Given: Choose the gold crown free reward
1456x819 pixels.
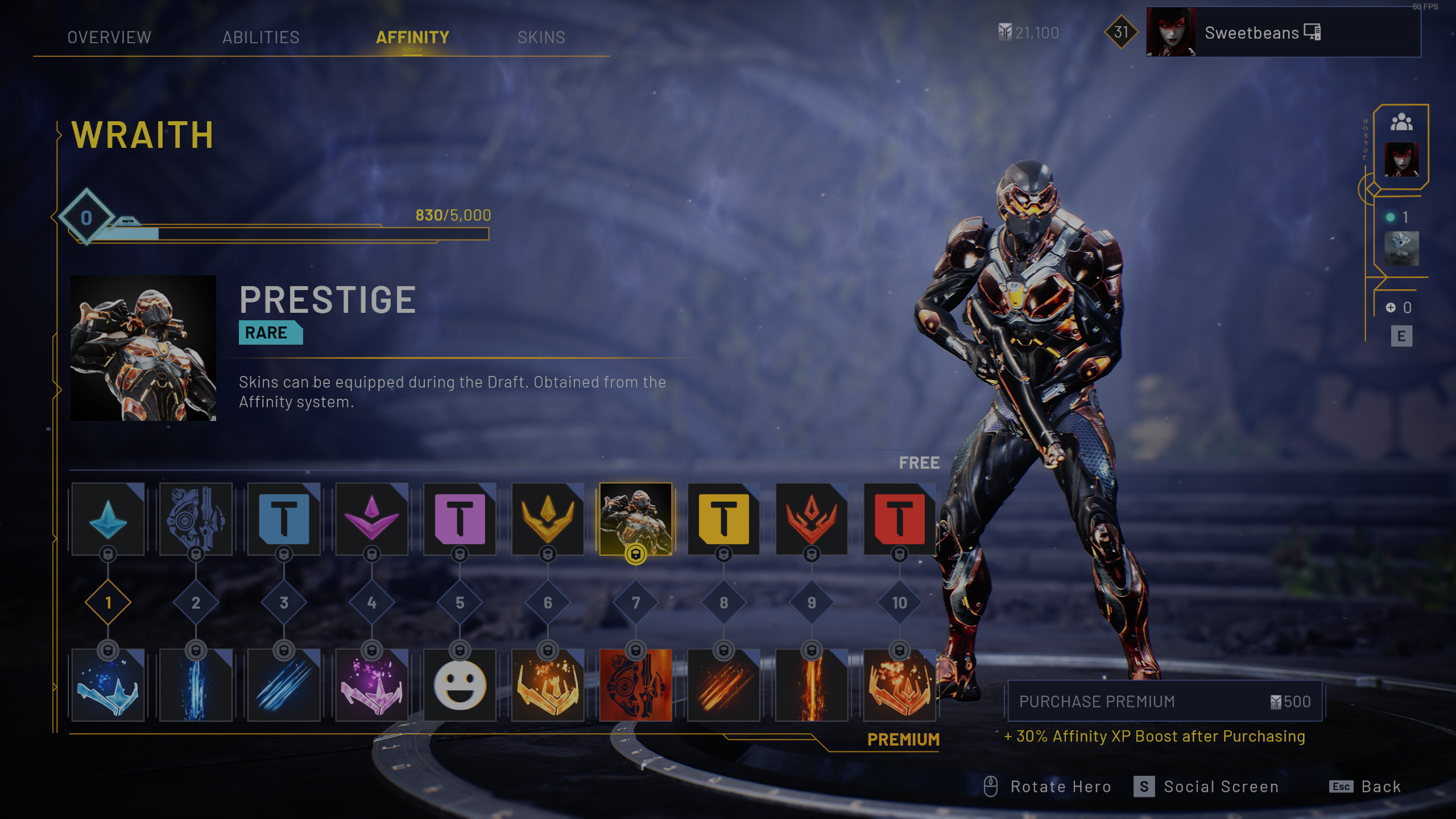Looking at the screenshot, I should pyautogui.click(x=548, y=518).
